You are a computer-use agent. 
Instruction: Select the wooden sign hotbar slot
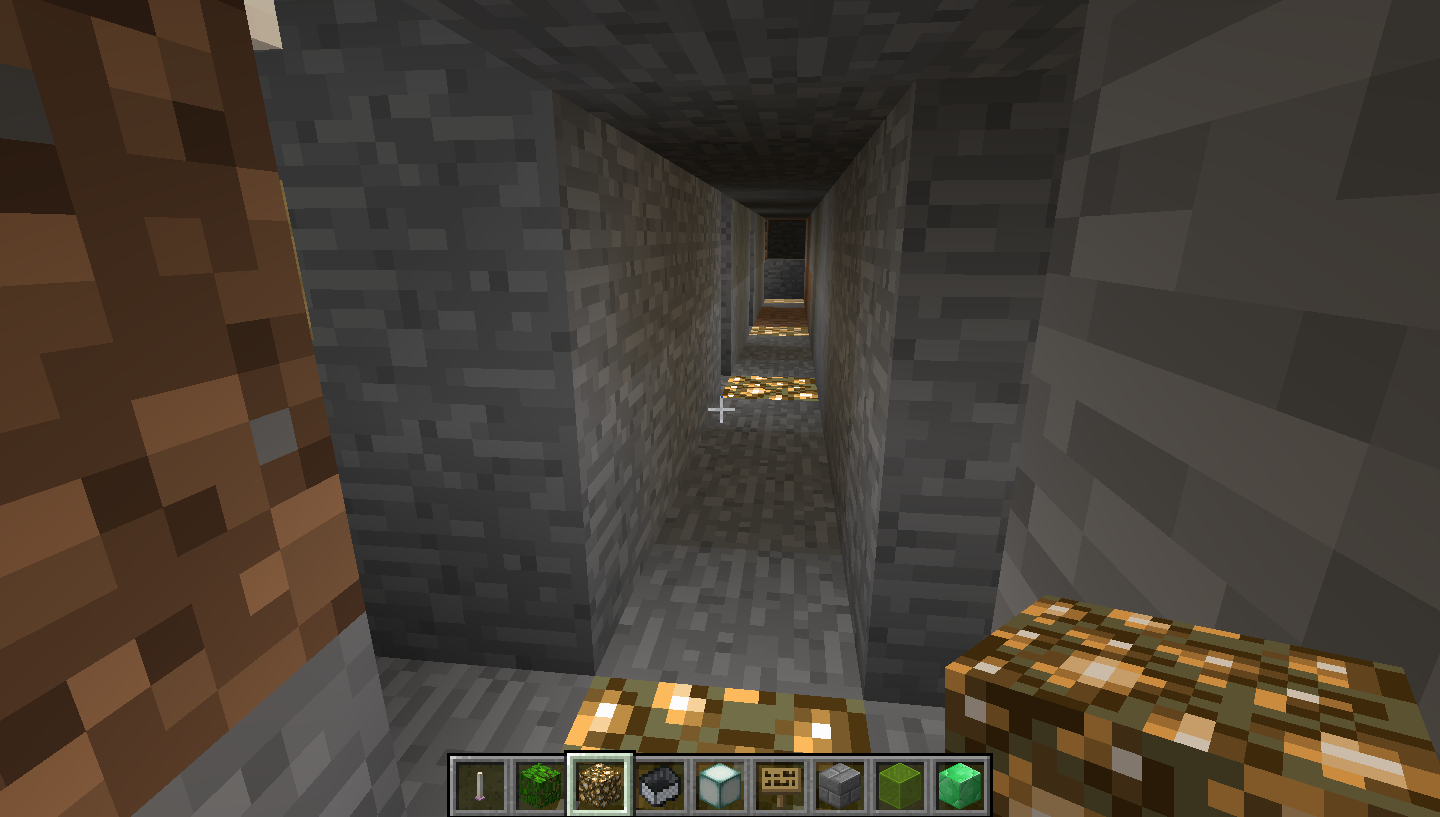pyautogui.click(x=780, y=784)
